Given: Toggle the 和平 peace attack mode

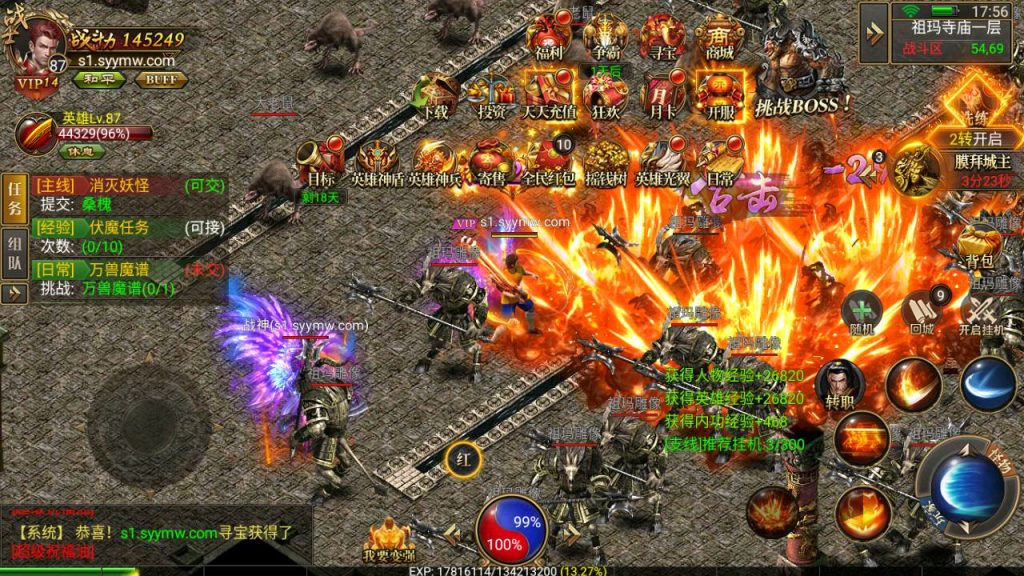Looking at the screenshot, I should coord(104,80).
